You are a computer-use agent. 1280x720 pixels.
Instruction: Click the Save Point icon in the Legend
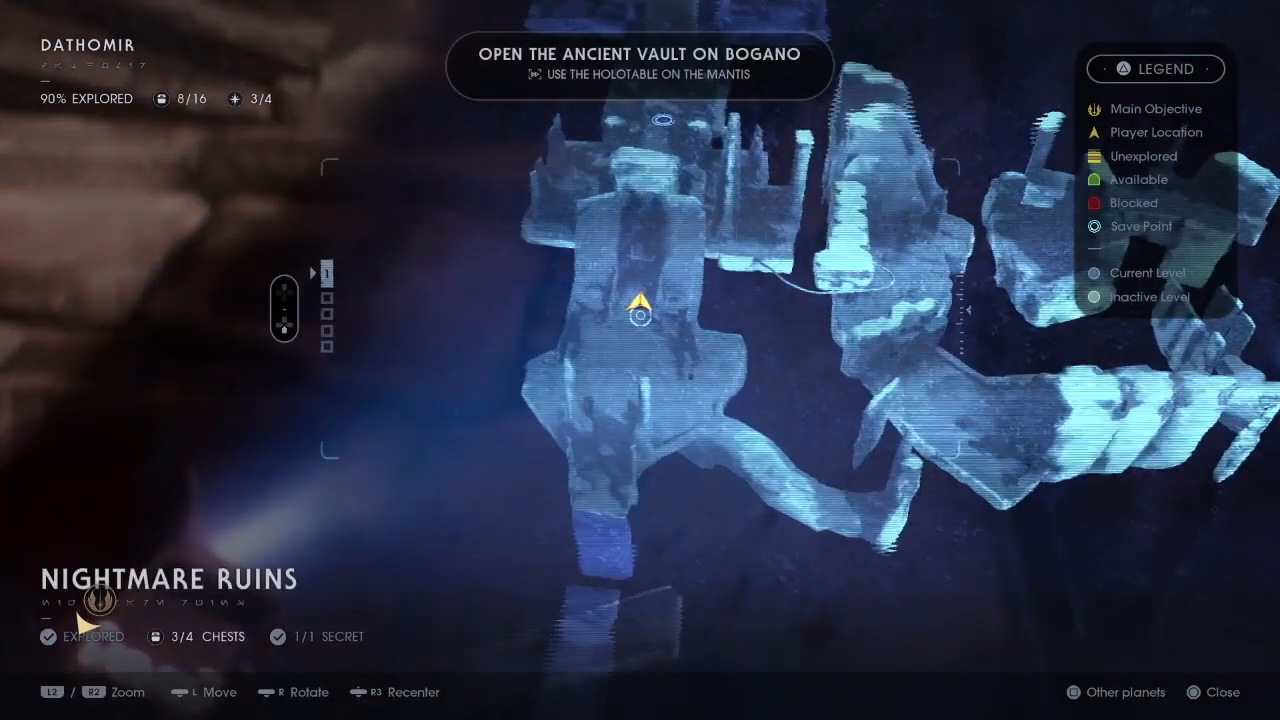(1094, 226)
